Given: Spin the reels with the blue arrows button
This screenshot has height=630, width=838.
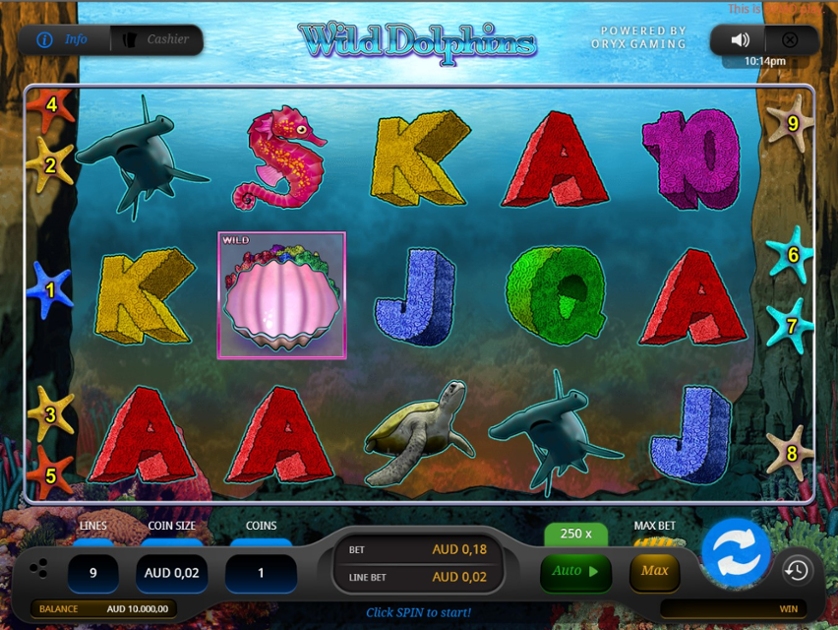Looking at the screenshot, I should pyautogui.click(x=736, y=553).
